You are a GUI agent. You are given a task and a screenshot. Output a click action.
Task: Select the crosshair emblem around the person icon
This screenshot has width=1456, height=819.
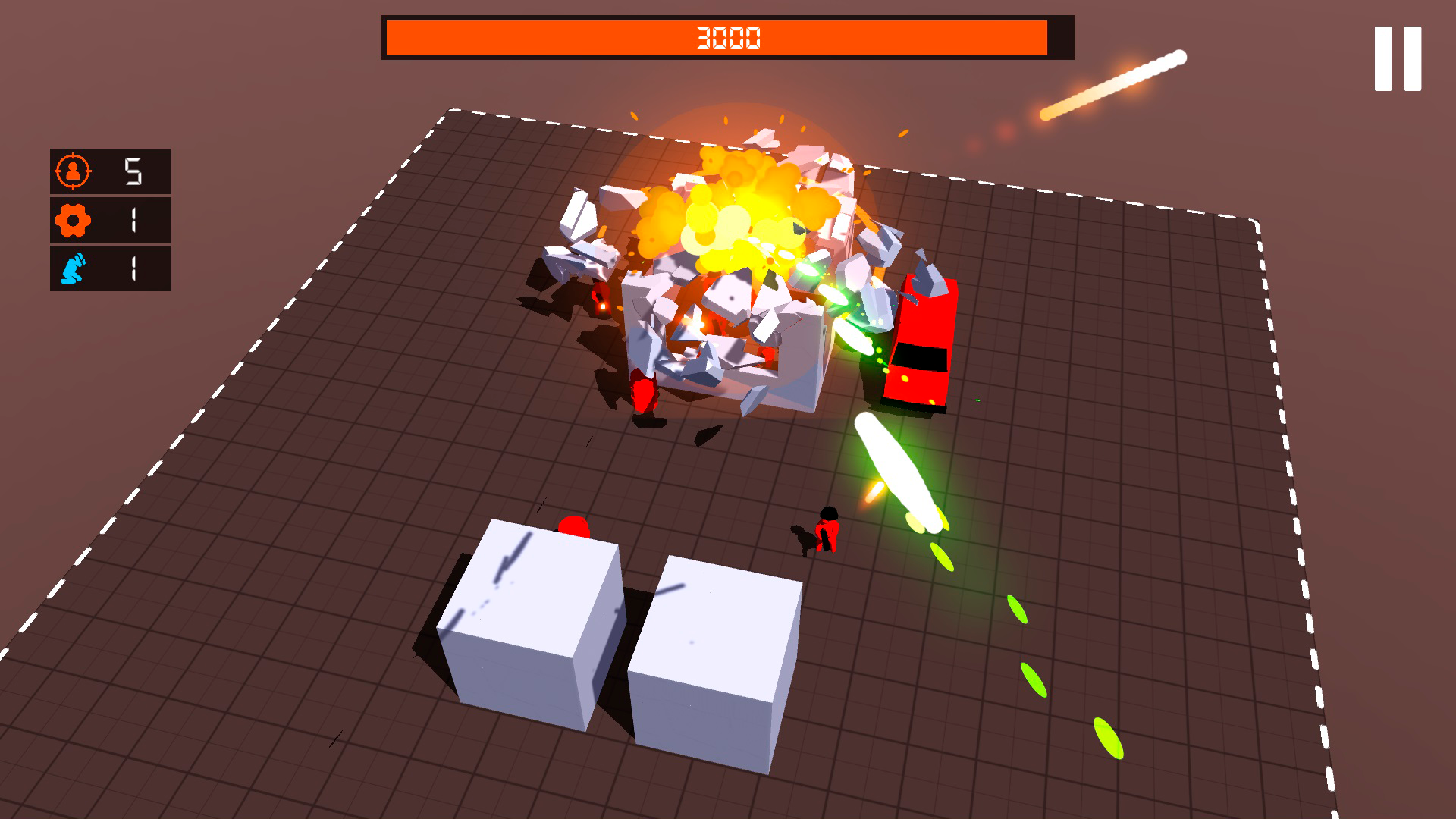(x=72, y=171)
